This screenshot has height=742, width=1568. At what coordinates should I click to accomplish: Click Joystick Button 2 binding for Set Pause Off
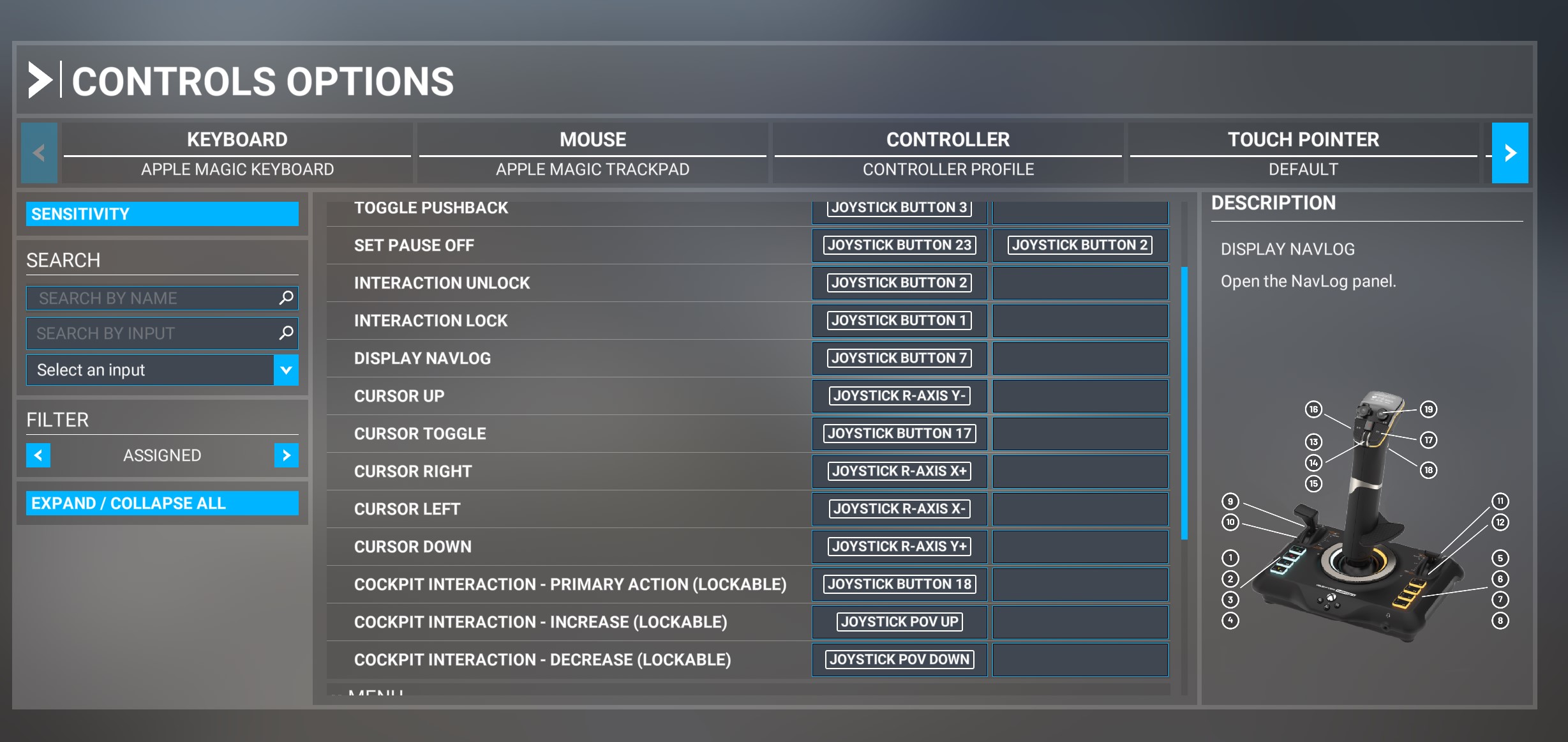1079,245
